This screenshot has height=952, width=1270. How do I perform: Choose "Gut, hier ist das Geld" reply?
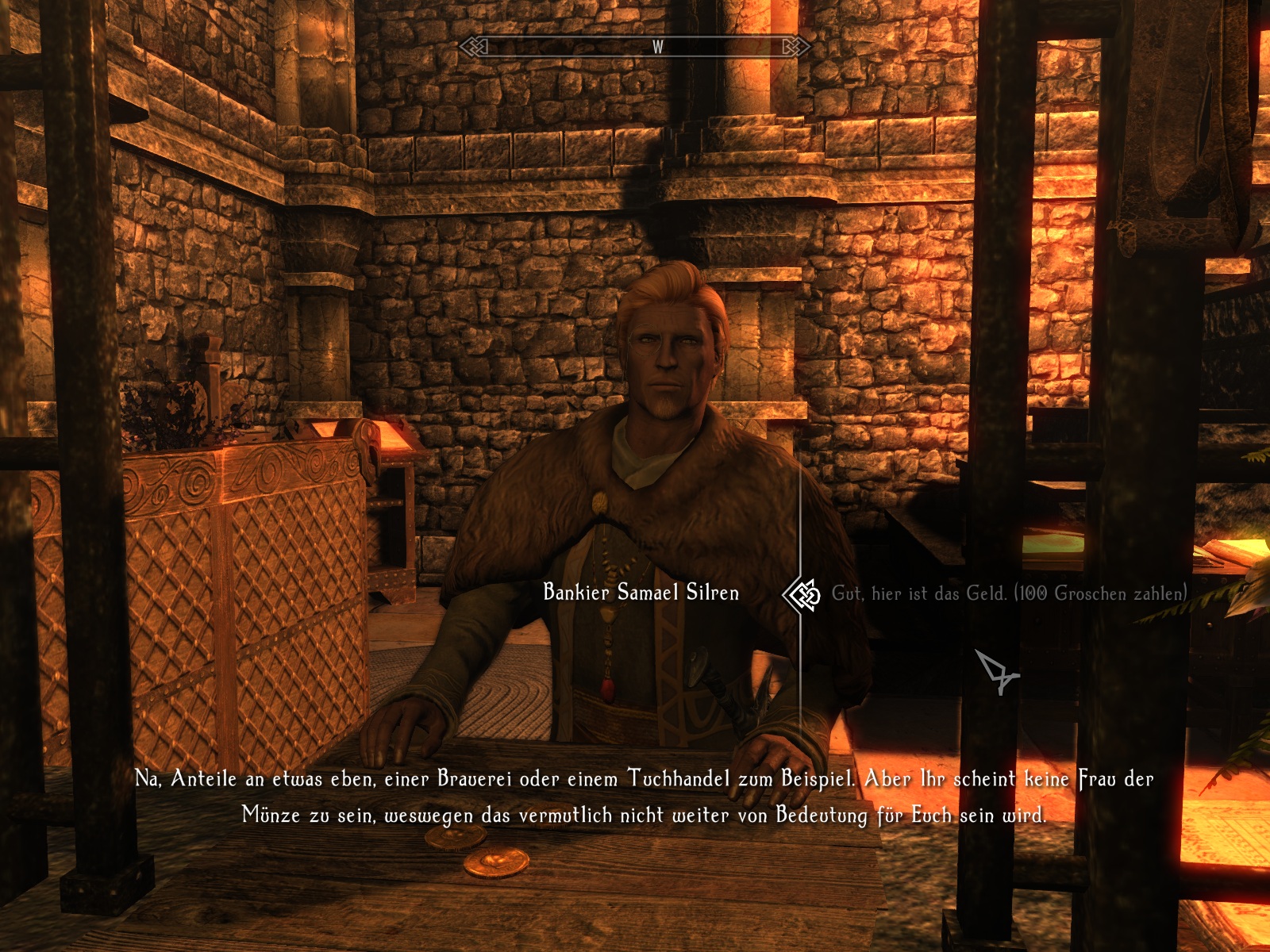tap(1008, 593)
